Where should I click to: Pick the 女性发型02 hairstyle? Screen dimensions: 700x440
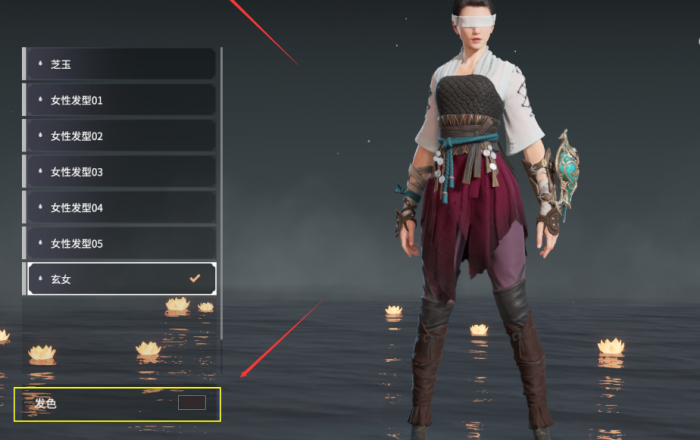119,136
